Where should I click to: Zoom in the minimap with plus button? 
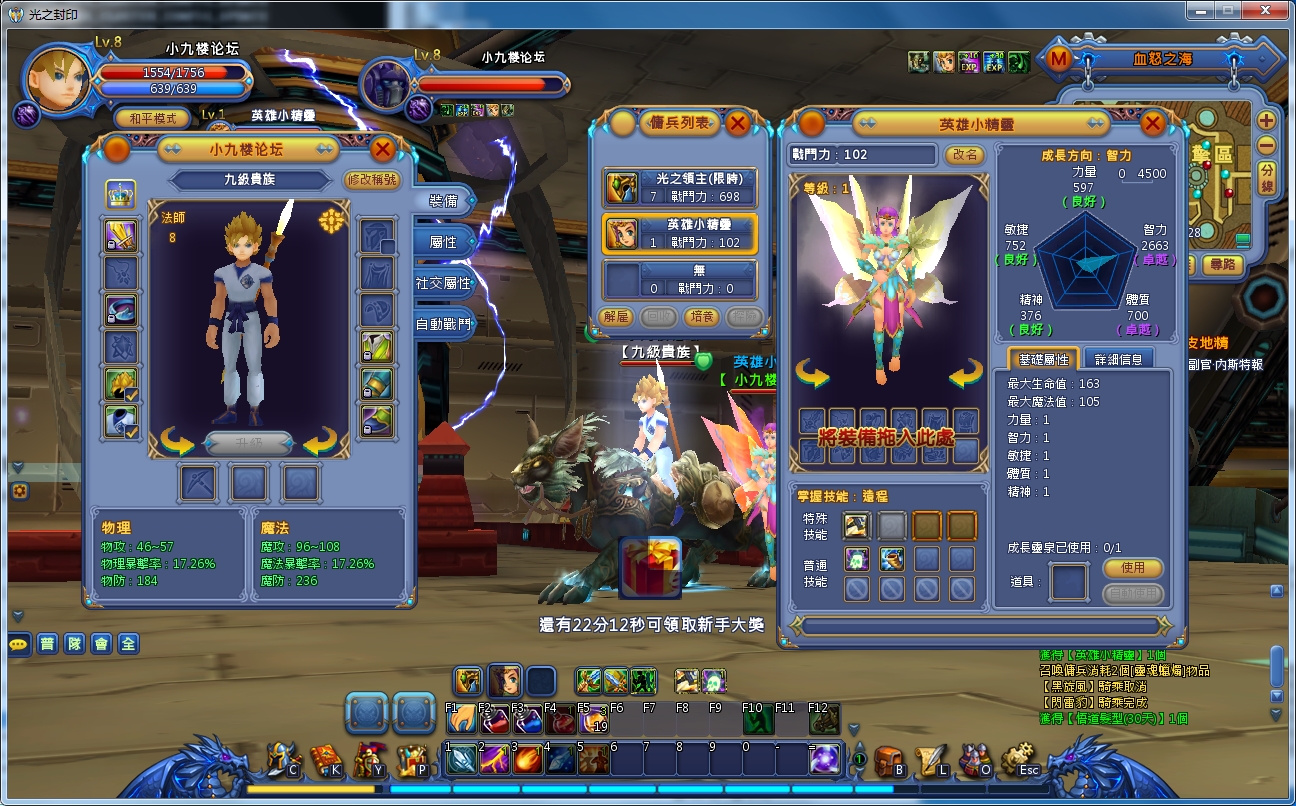click(1266, 120)
